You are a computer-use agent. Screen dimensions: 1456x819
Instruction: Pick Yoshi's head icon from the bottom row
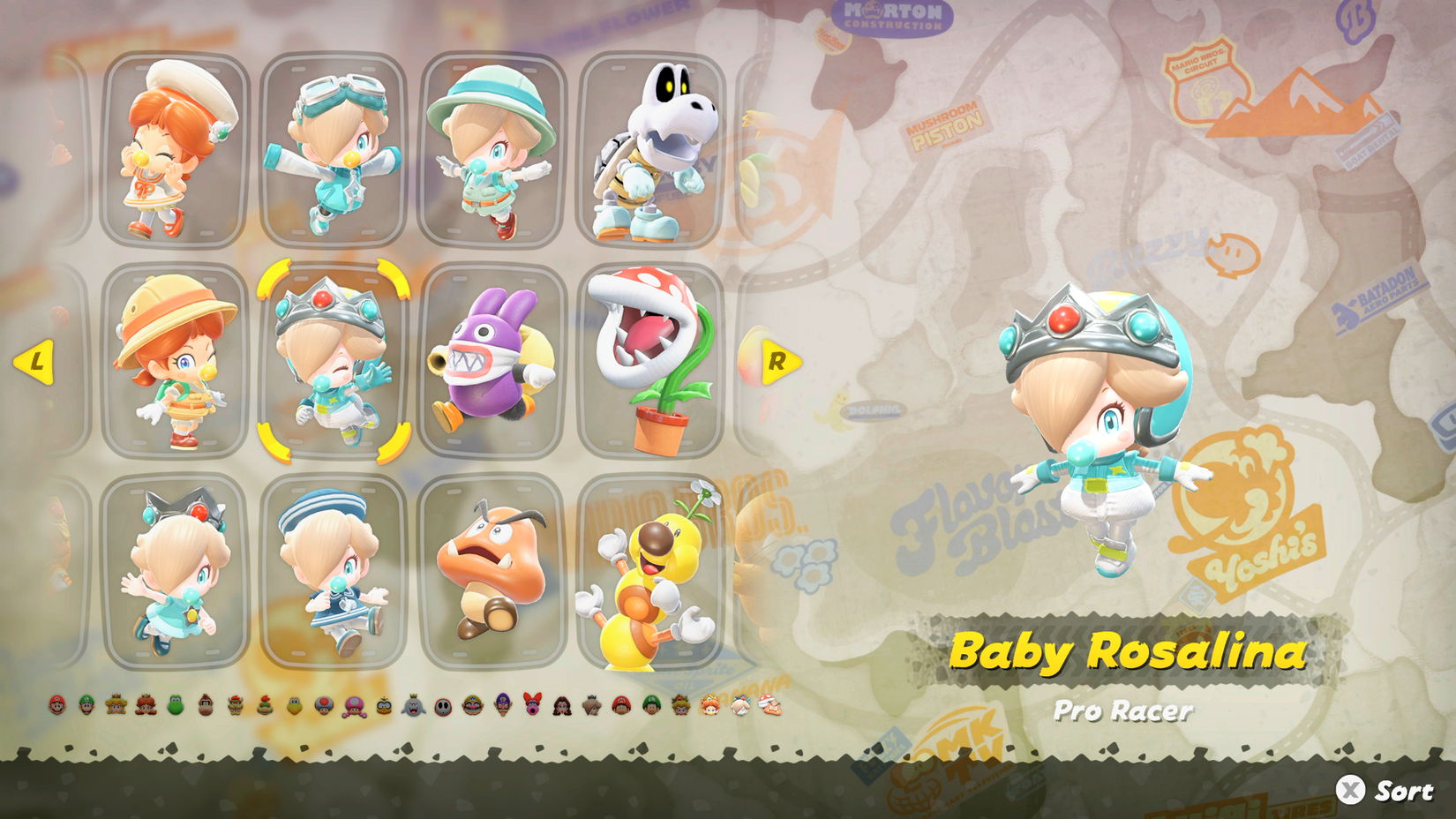pos(176,706)
